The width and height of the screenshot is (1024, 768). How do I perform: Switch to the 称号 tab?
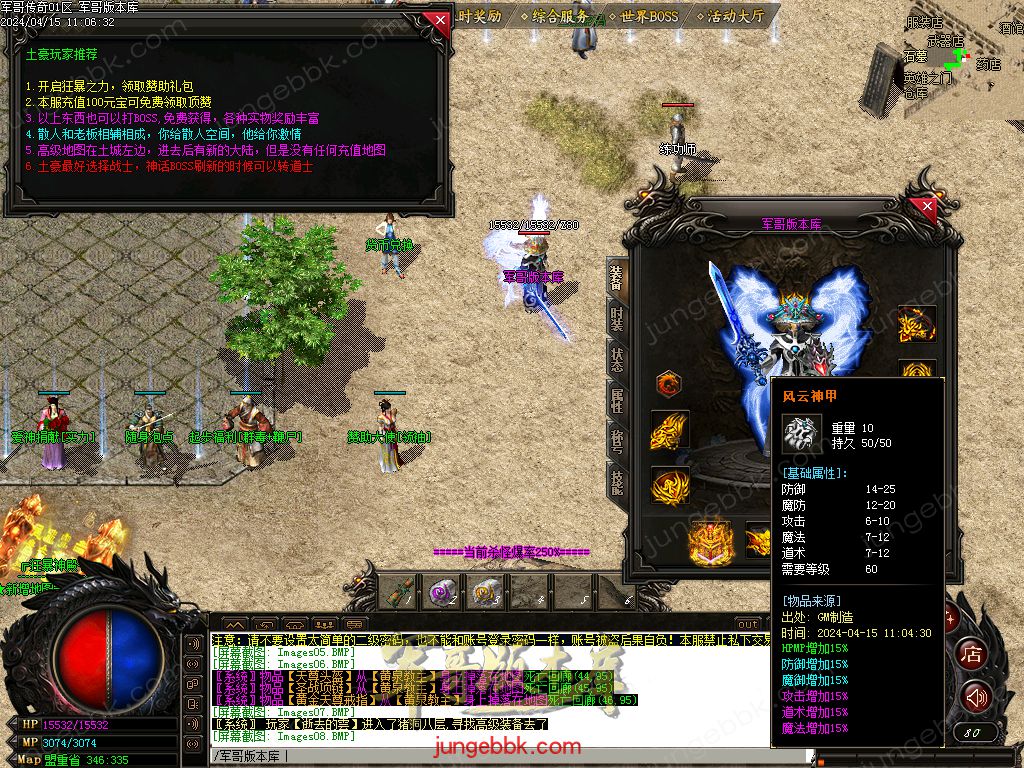(616, 440)
